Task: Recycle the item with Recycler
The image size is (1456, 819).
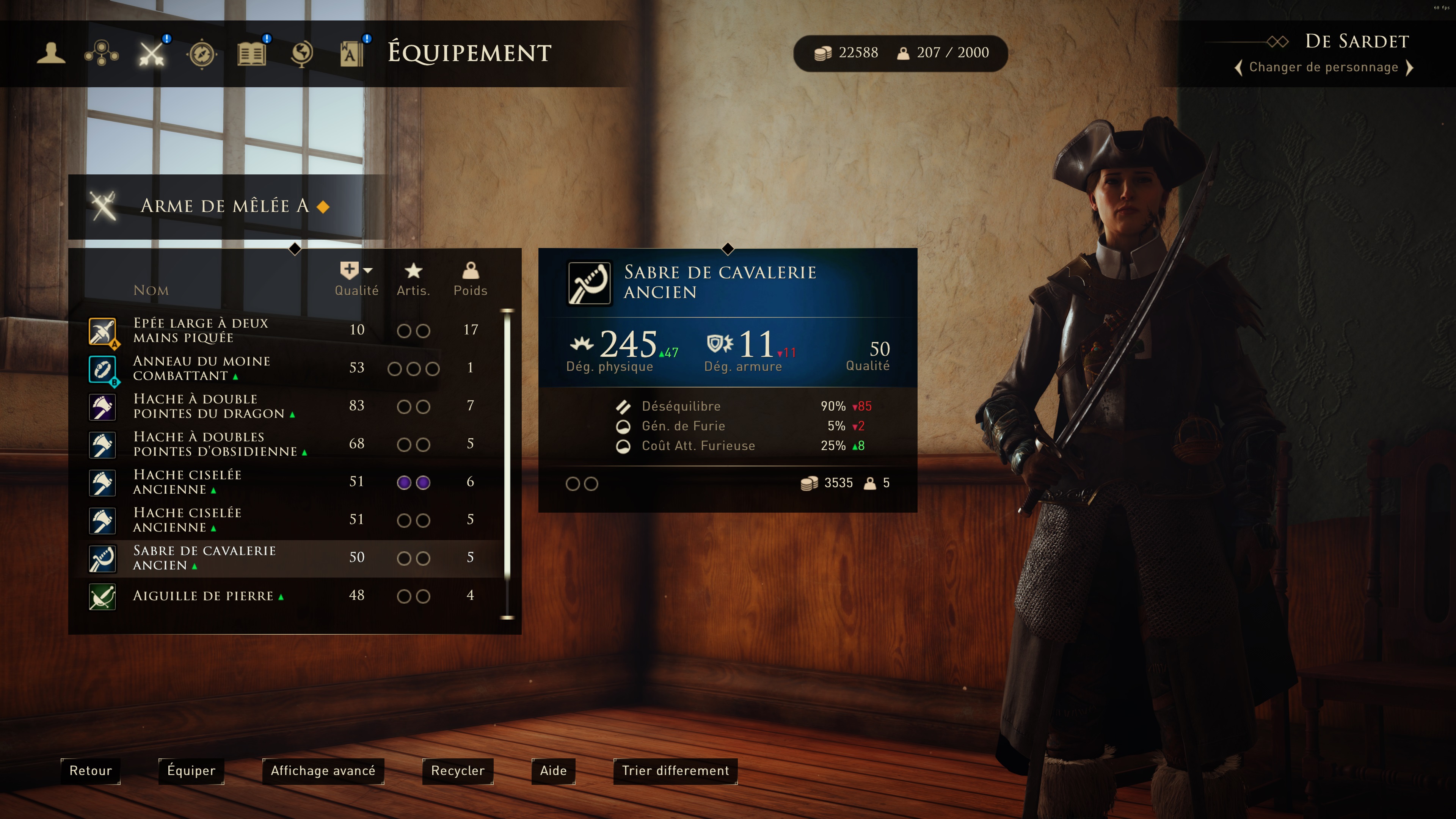Action: tap(457, 771)
